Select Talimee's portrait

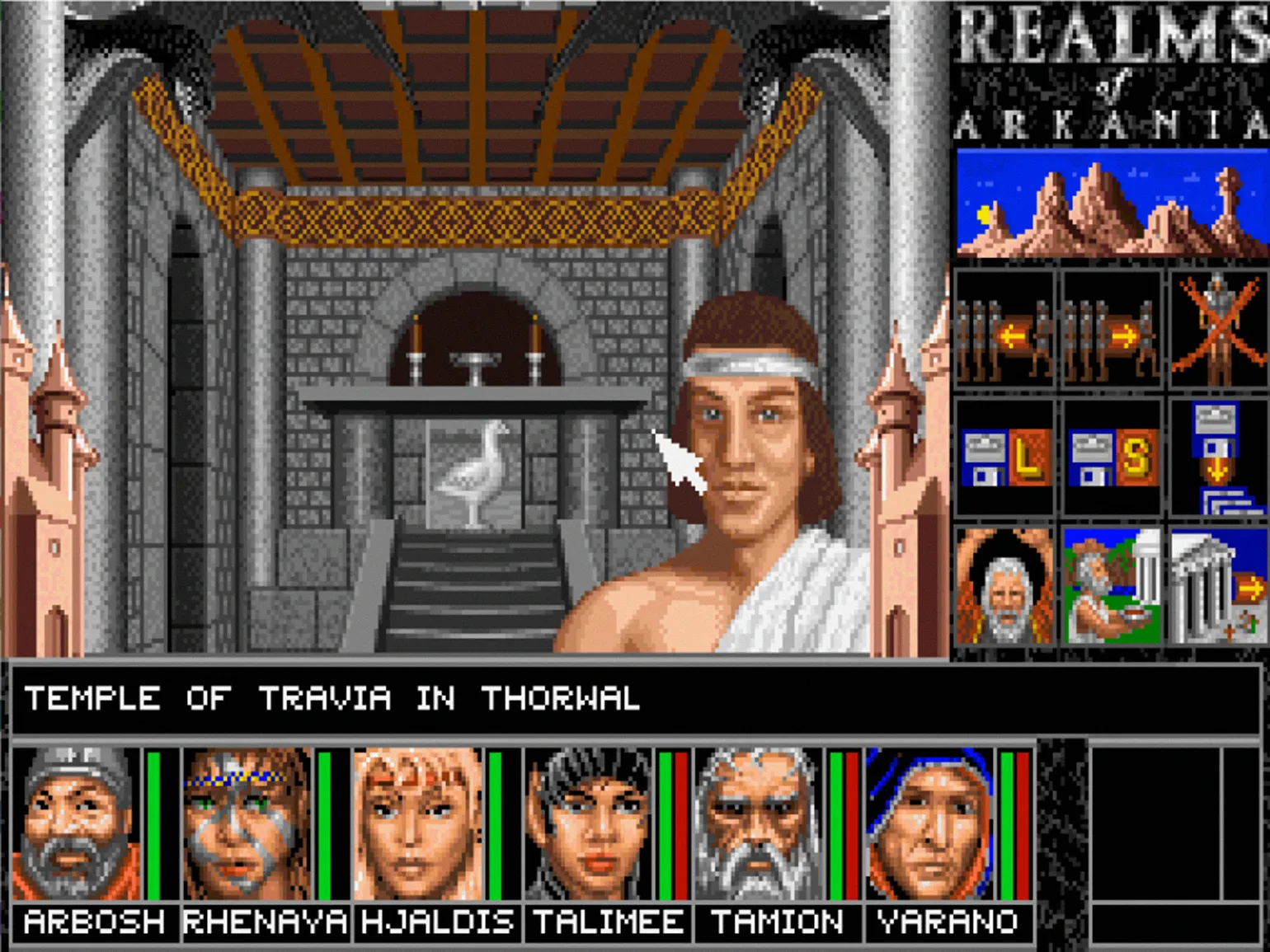coord(589,823)
